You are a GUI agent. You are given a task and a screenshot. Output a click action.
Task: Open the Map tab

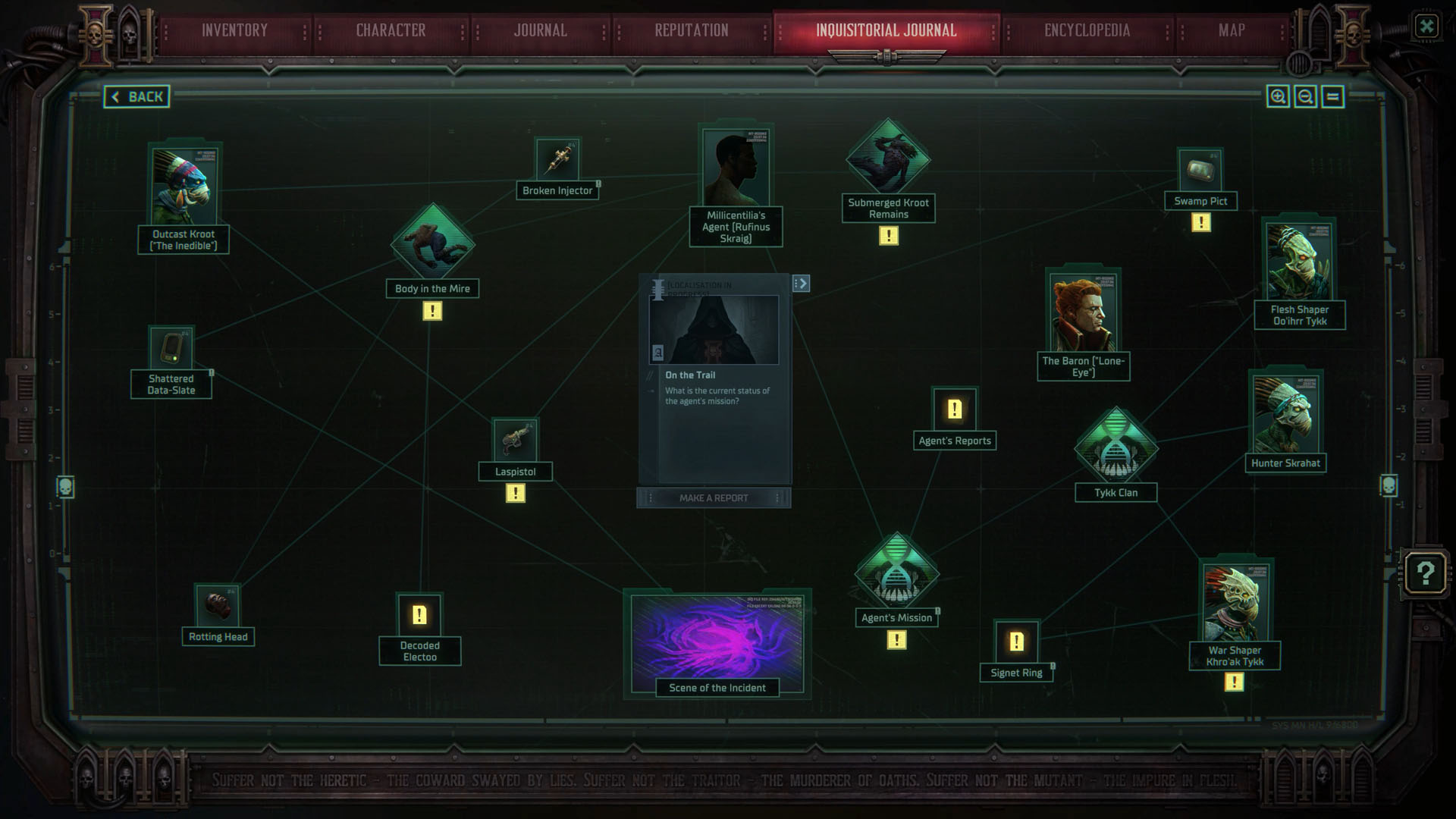coord(1232,30)
